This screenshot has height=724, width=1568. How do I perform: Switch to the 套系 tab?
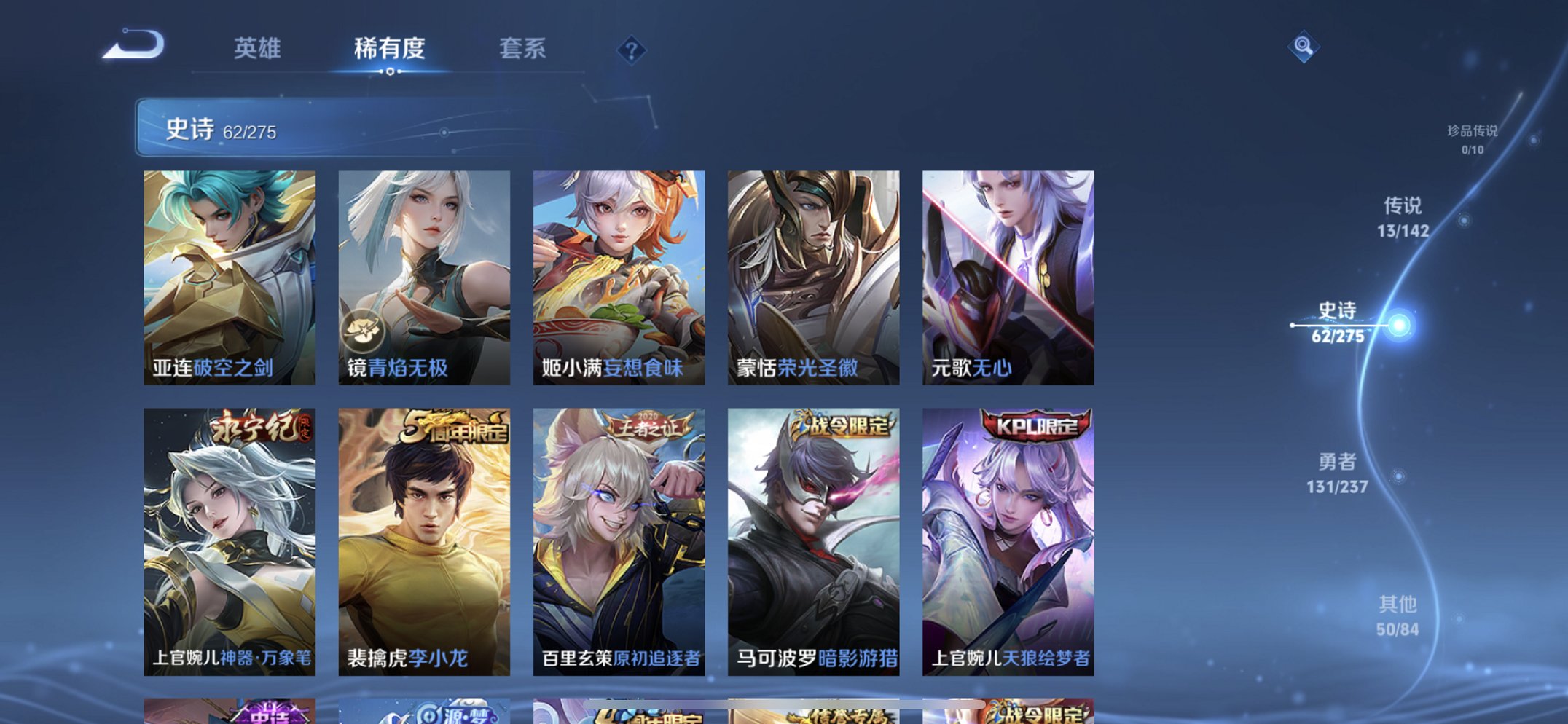click(x=522, y=50)
